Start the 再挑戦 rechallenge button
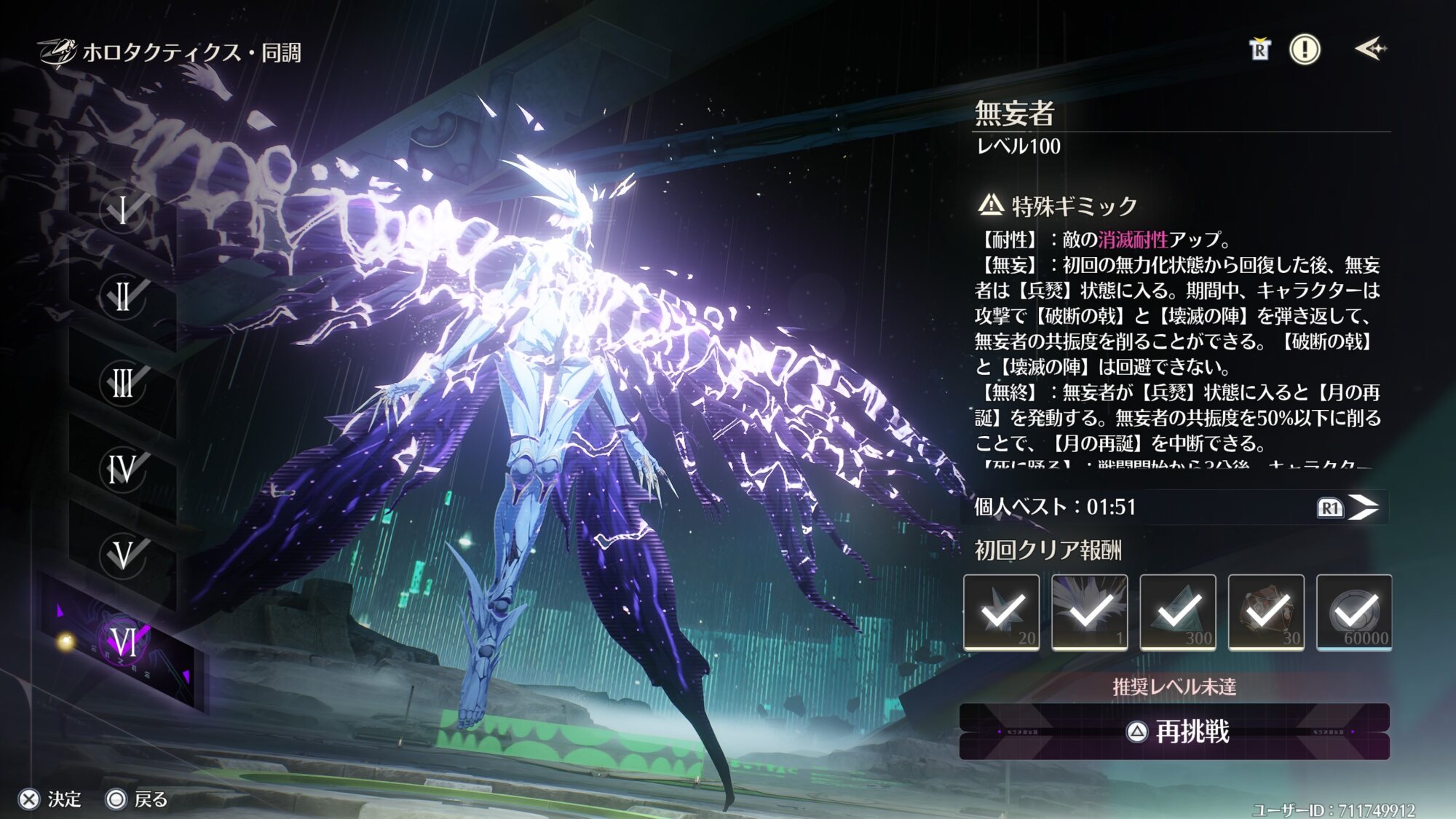1456x819 pixels. point(1174,732)
